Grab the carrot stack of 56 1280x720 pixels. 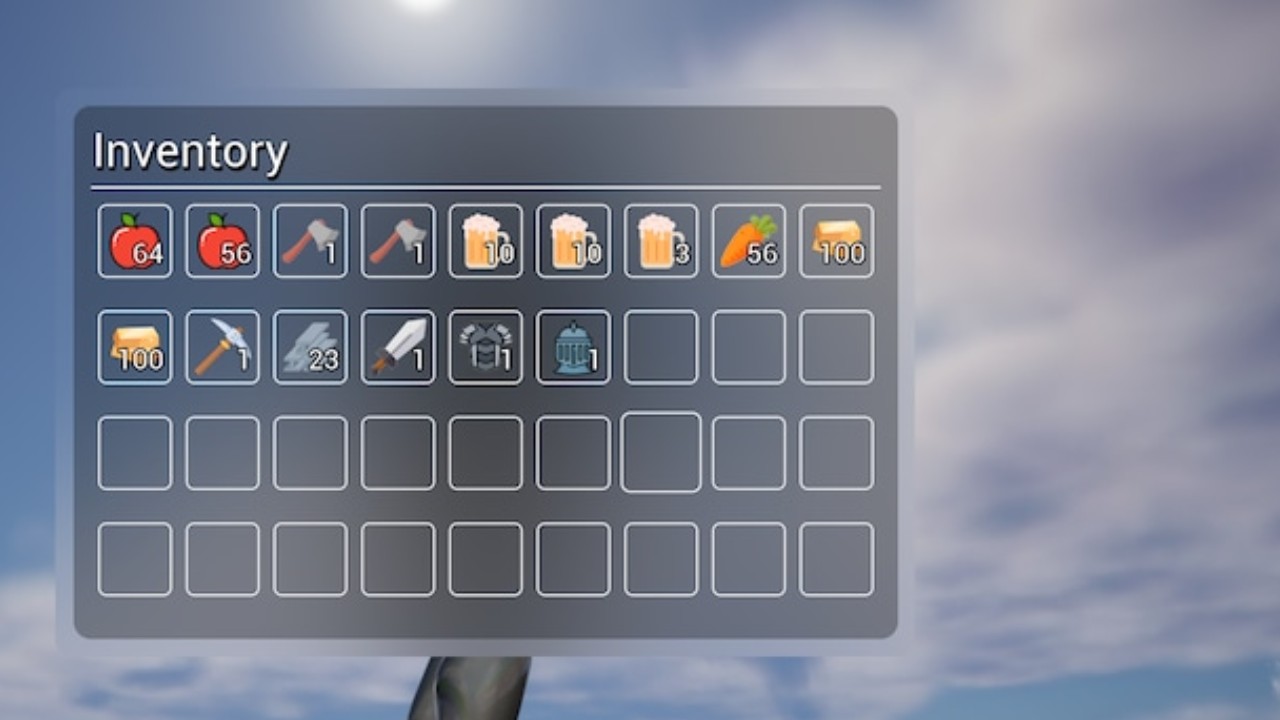pos(748,241)
